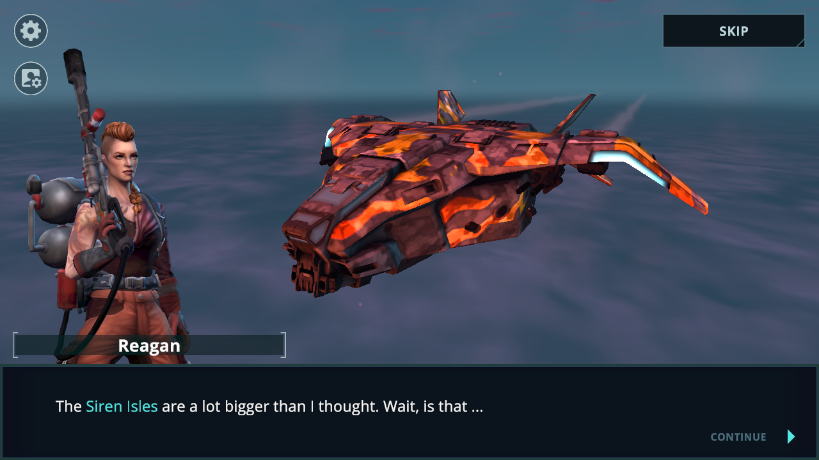Open the image settings icon below the gear
Viewport: 819px width, 460px height.
pos(31,78)
